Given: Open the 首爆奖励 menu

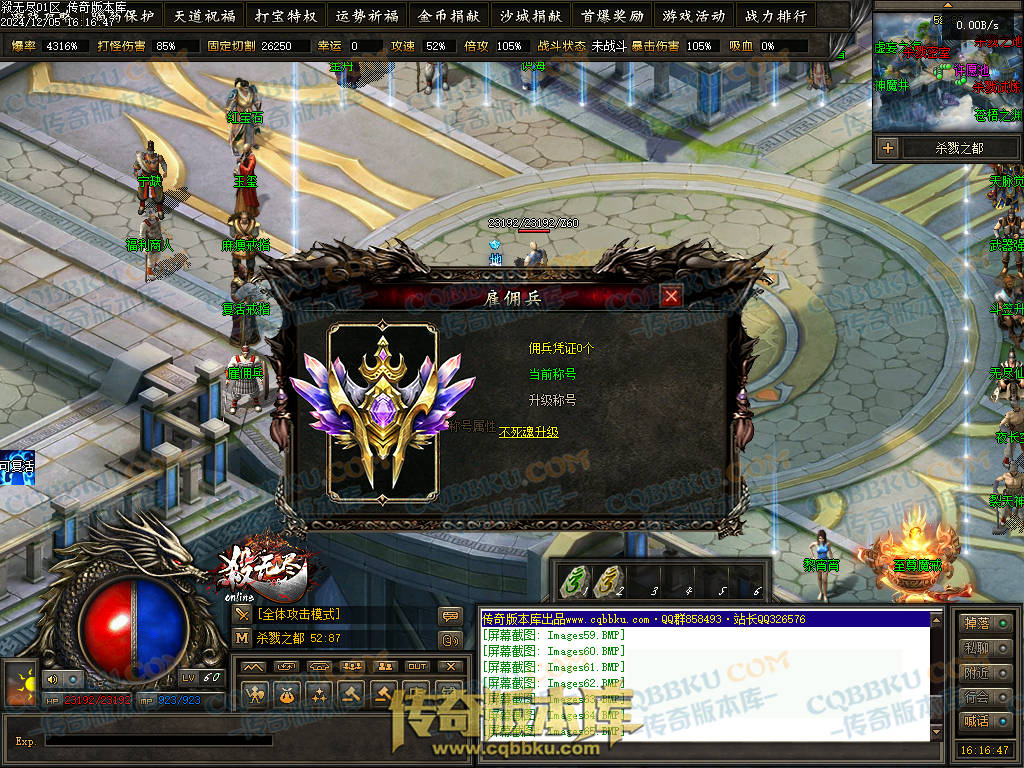Looking at the screenshot, I should [x=611, y=16].
